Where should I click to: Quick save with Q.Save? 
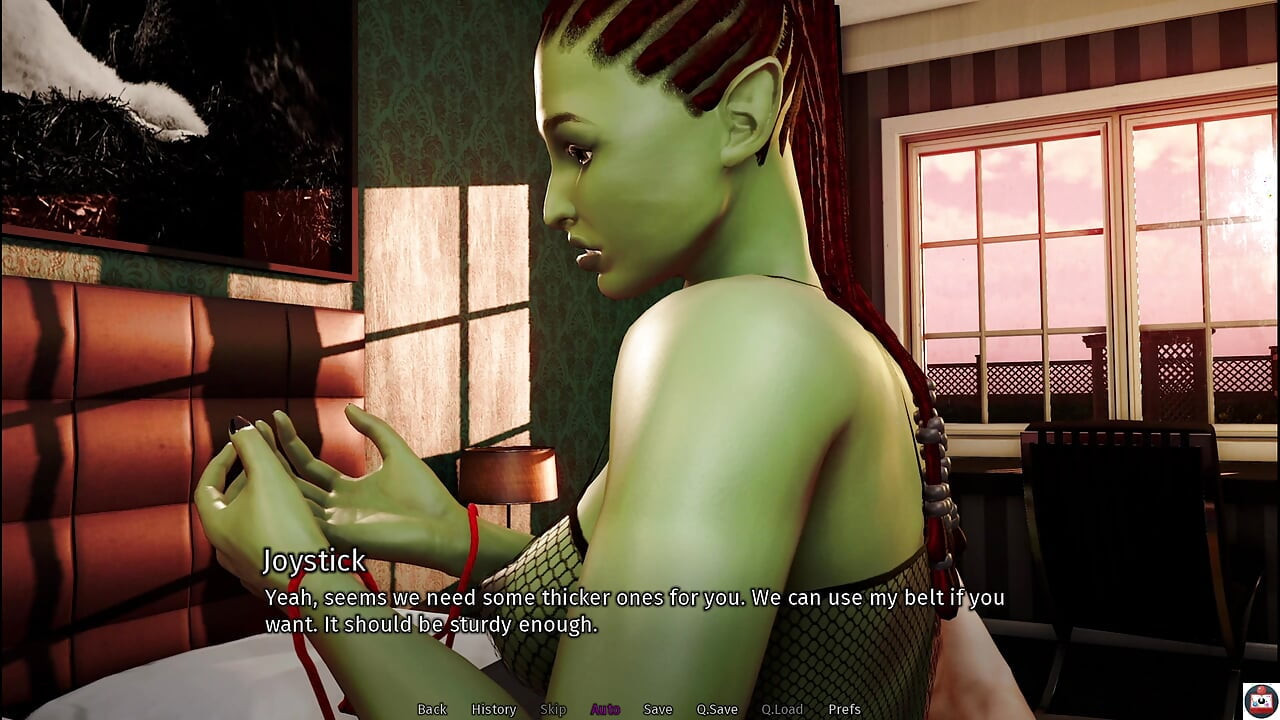(x=717, y=709)
